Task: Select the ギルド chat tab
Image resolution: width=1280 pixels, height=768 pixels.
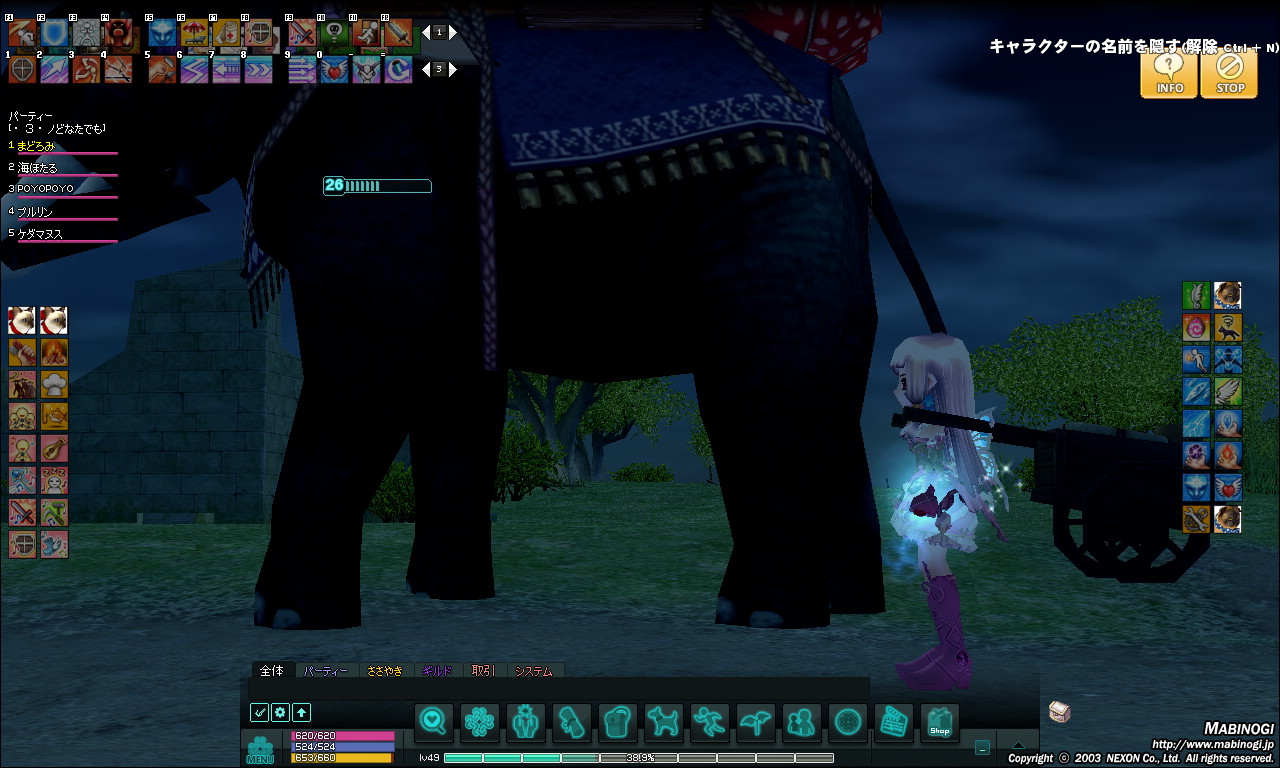Action: click(x=438, y=671)
